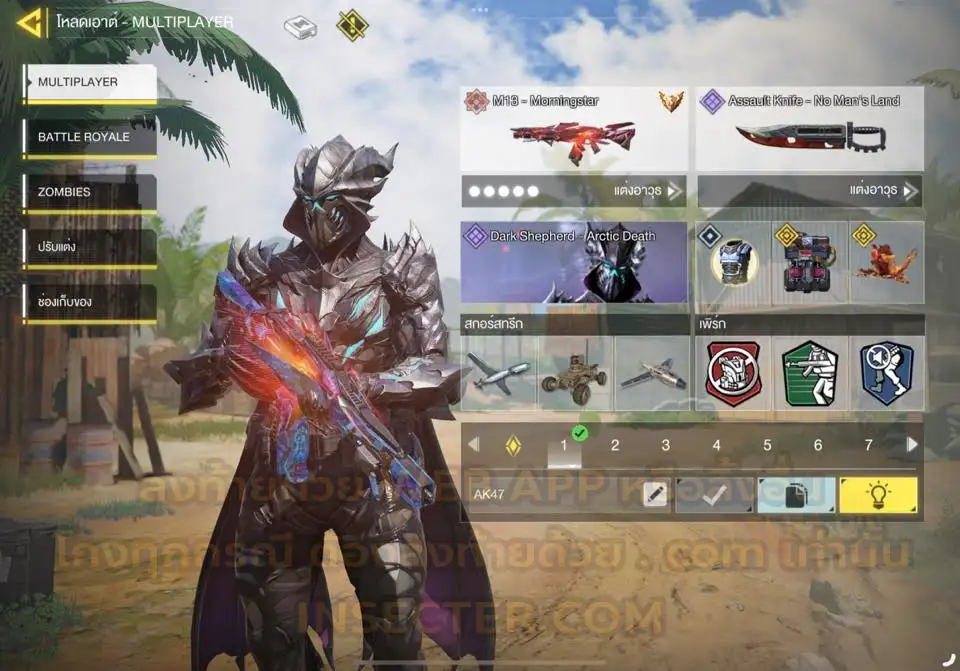Image resolution: width=960 pixels, height=671 pixels.
Task: Rename the AK47 loadout with pencil icon
Action: (655, 495)
